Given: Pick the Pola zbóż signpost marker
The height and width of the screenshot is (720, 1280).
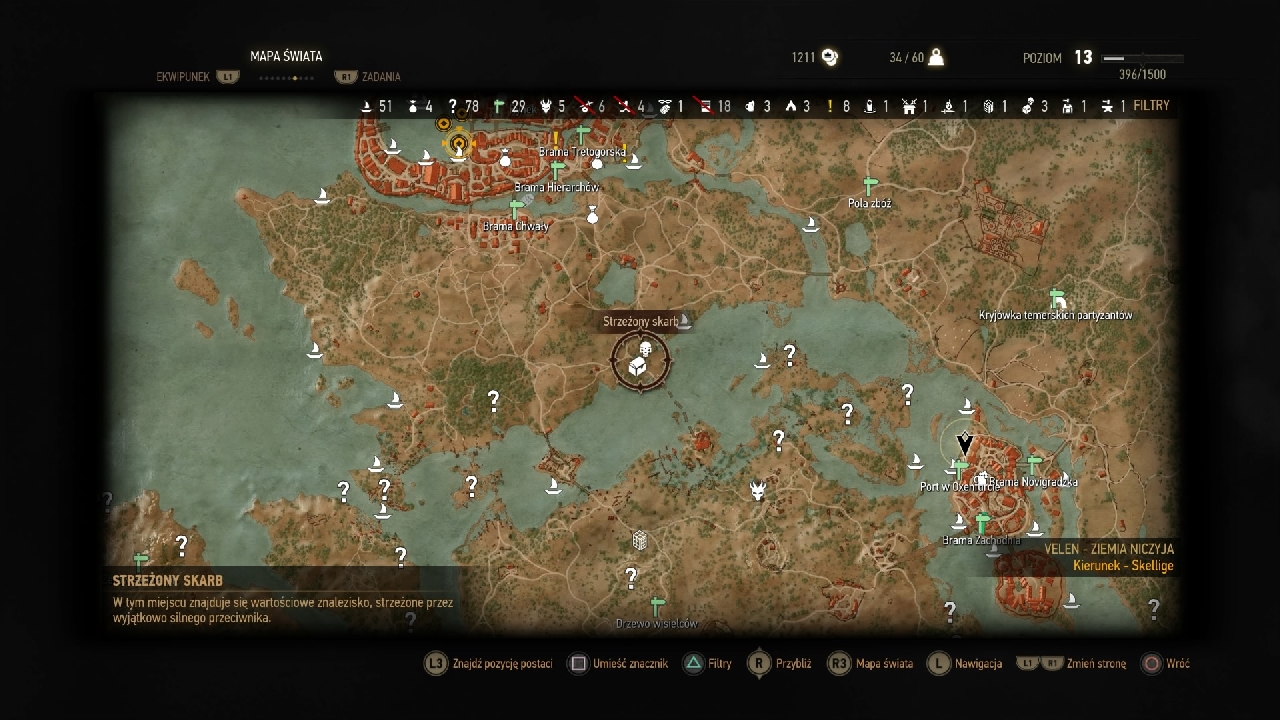Looking at the screenshot, I should pos(869,186).
